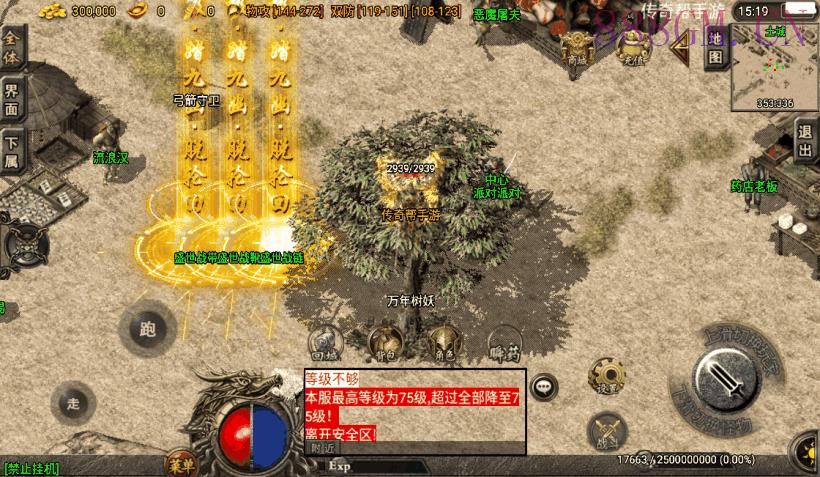820x477 pixels.
Task: Select the 全体 tab on the left
Action: point(12,48)
